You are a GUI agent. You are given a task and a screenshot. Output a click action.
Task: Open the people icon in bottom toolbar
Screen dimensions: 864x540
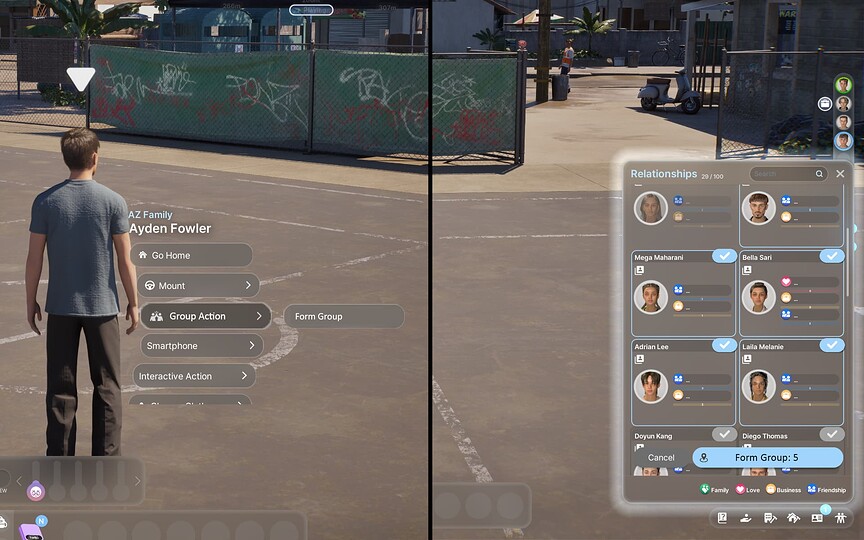(x=840, y=518)
